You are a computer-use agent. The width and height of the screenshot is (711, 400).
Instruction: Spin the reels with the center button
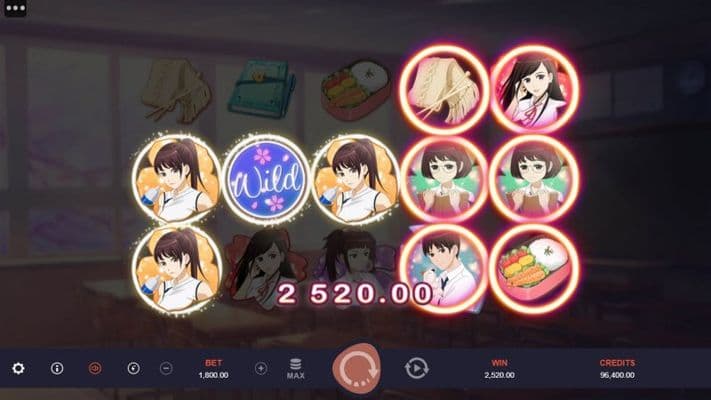355,368
